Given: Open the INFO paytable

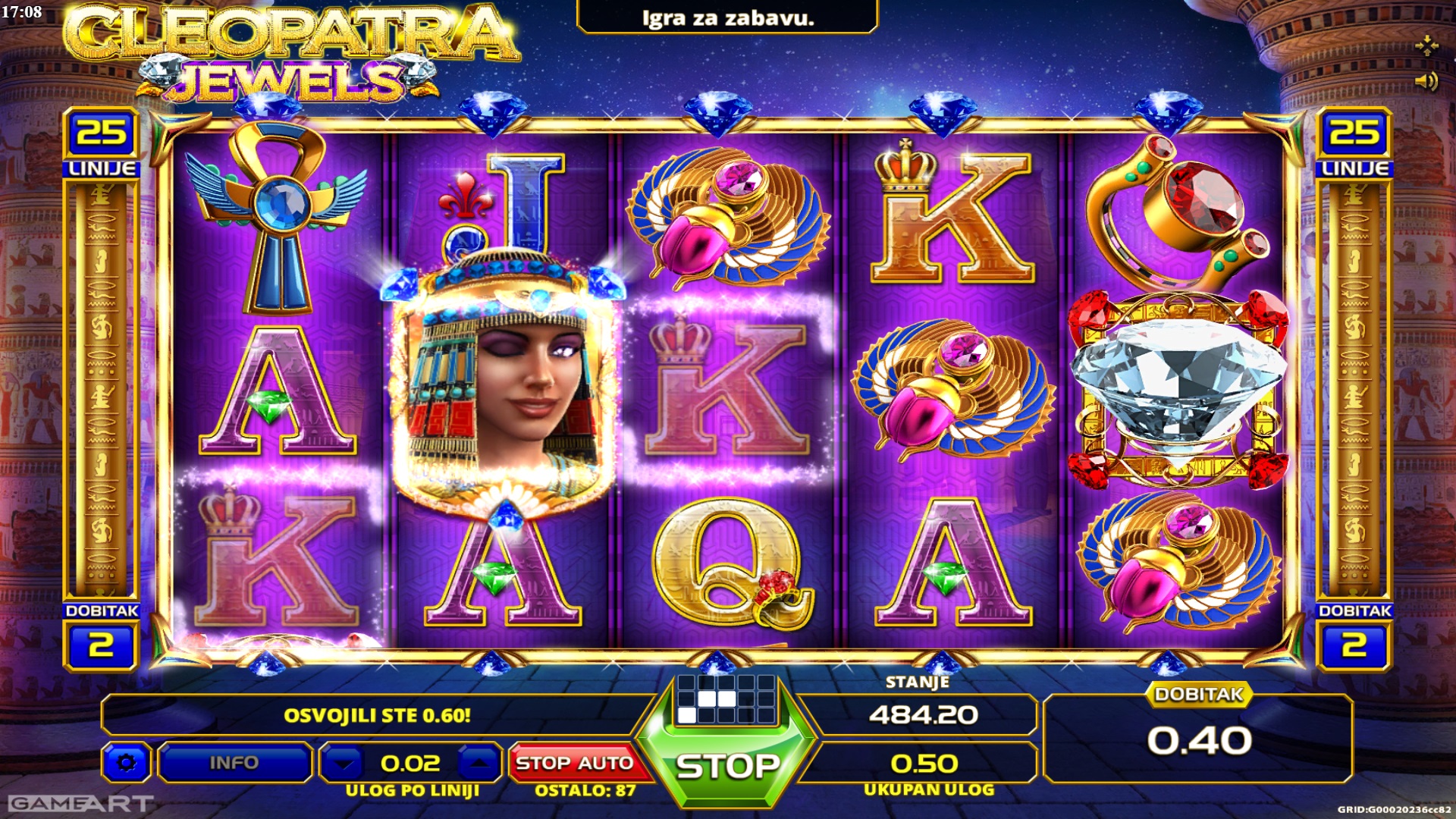Looking at the screenshot, I should point(234,762).
